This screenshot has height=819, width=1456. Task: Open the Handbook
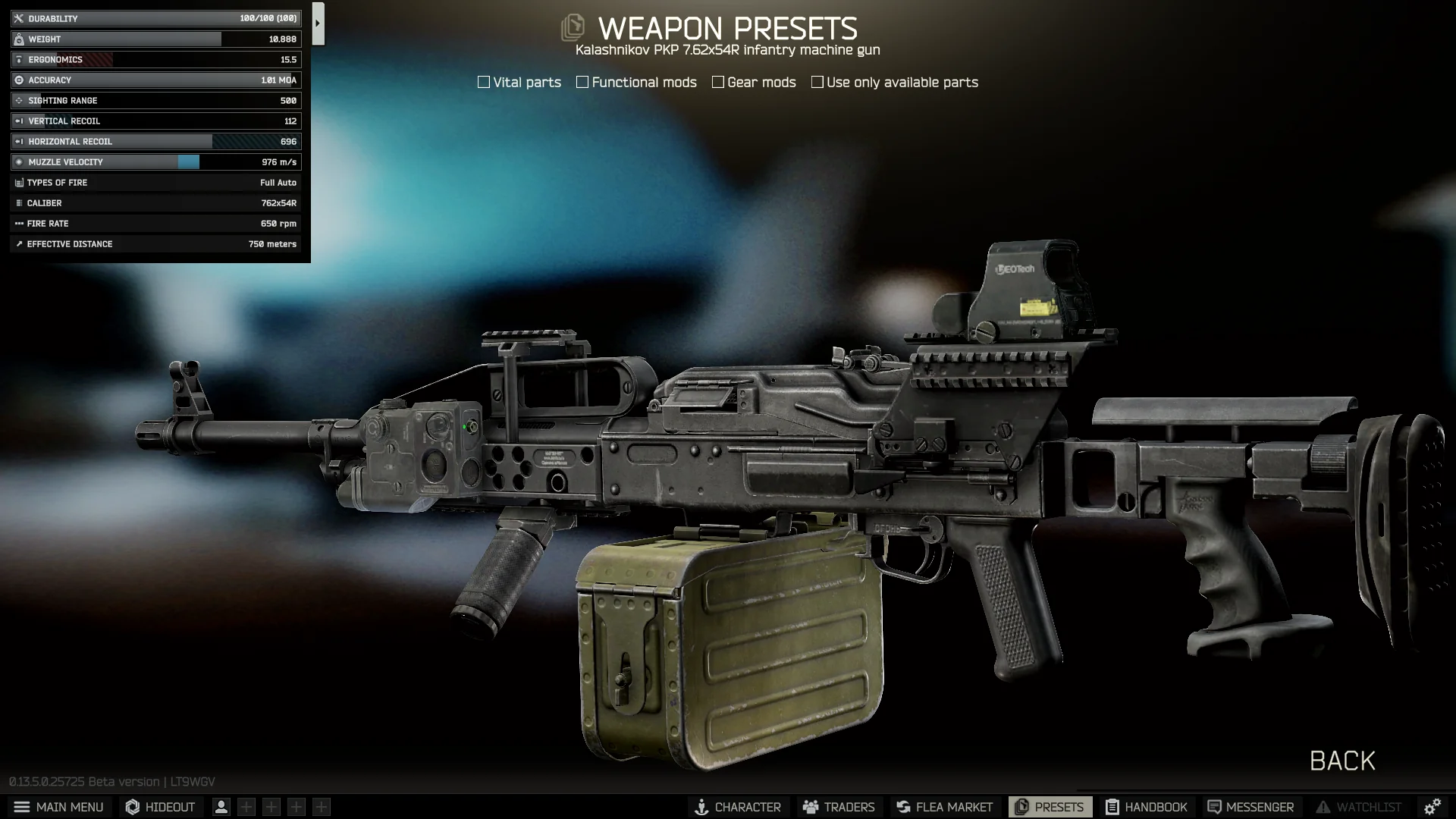point(1147,807)
